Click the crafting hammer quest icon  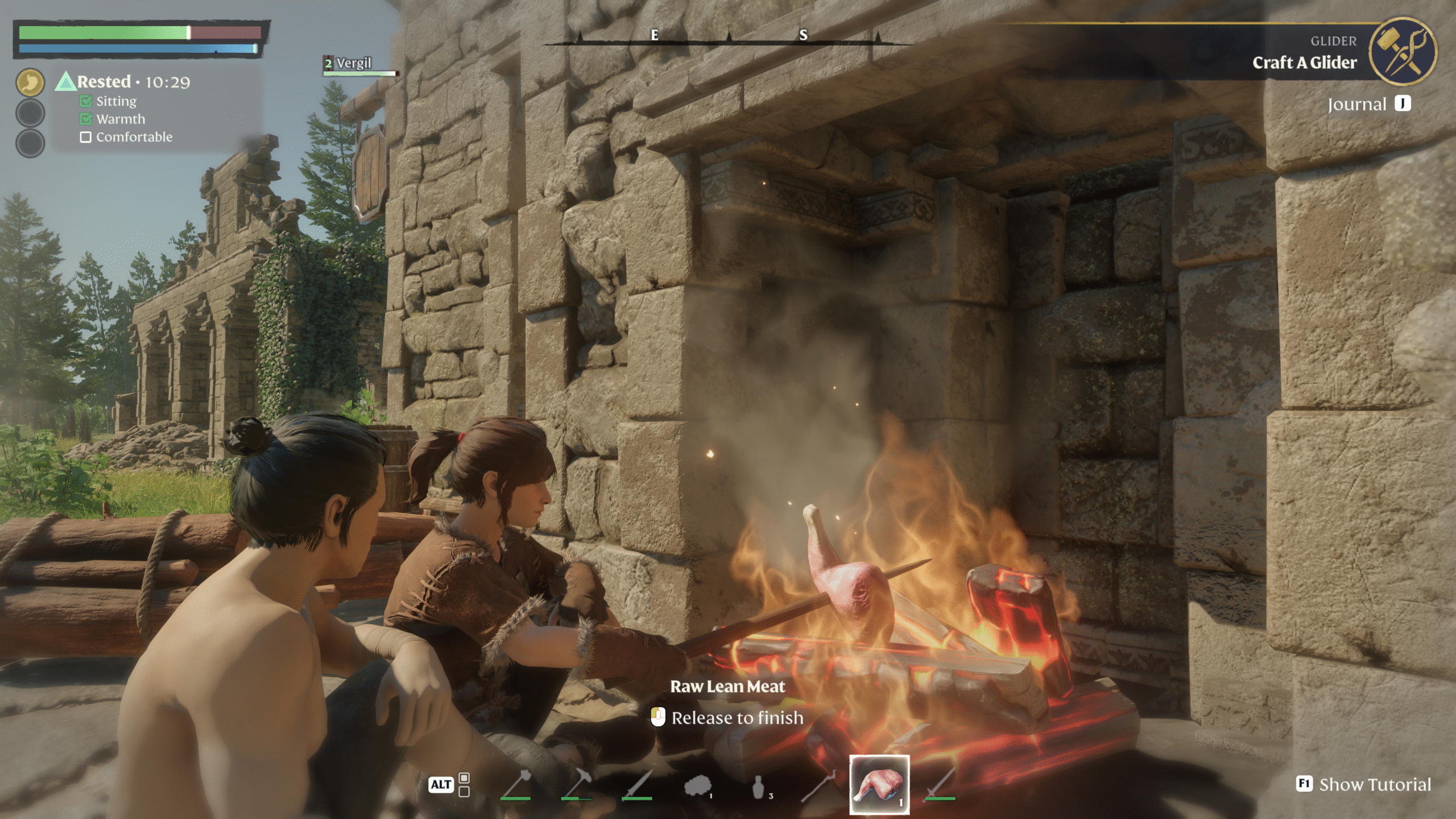pyautogui.click(x=1402, y=52)
